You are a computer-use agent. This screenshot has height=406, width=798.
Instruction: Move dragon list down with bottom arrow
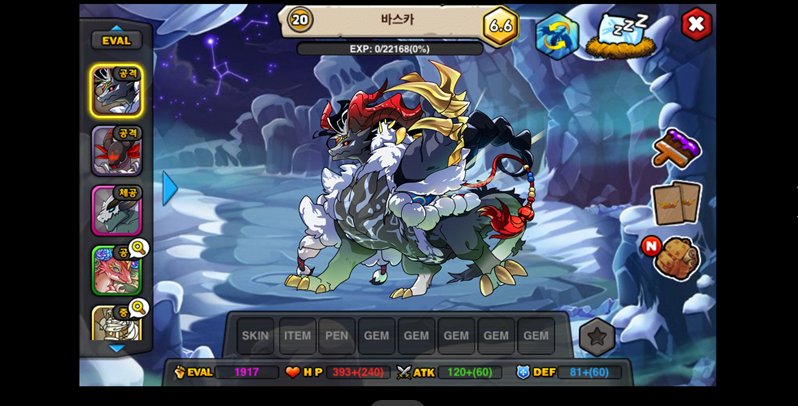[116, 348]
